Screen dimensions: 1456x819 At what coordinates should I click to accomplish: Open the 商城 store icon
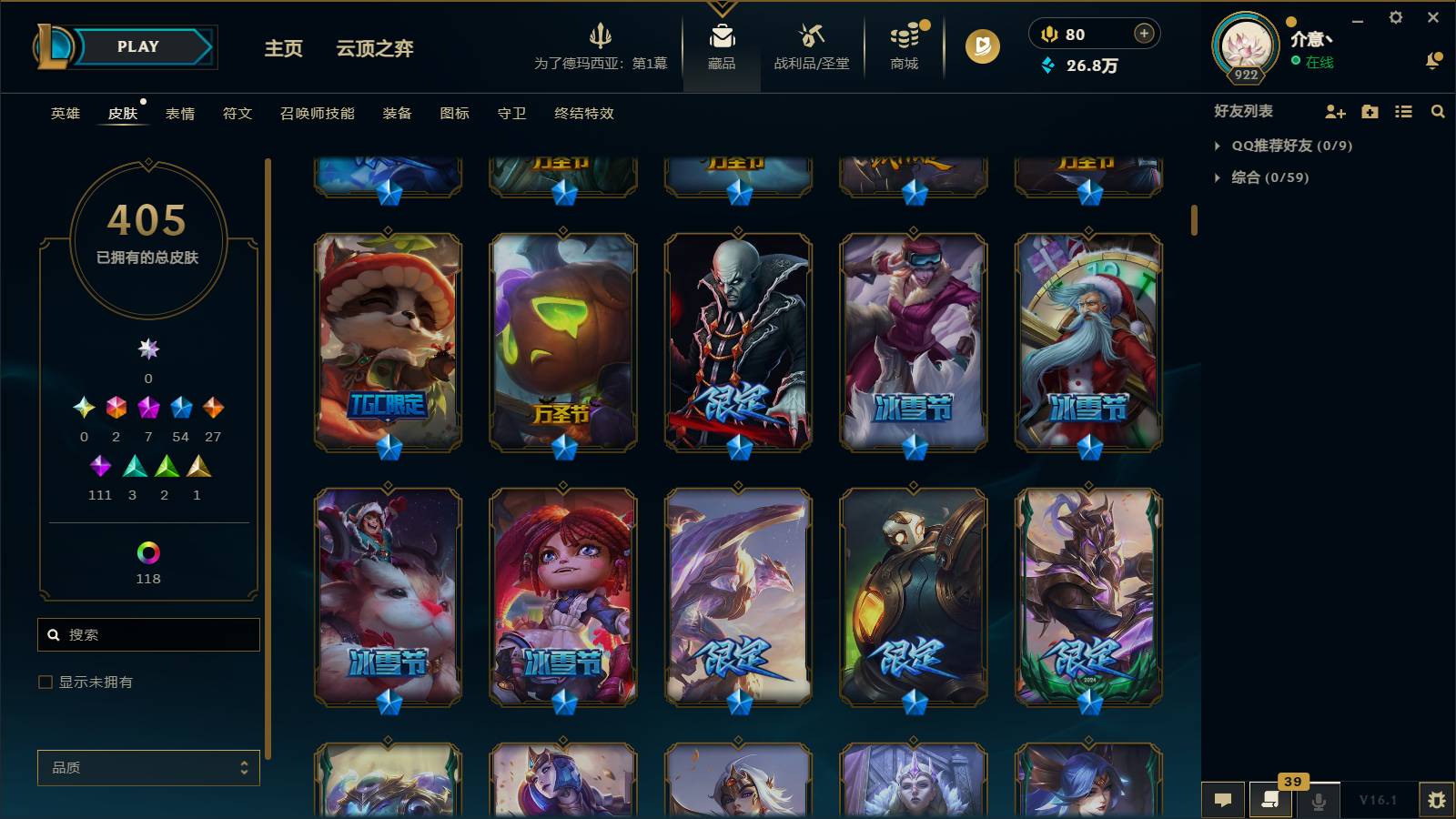[904, 45]
